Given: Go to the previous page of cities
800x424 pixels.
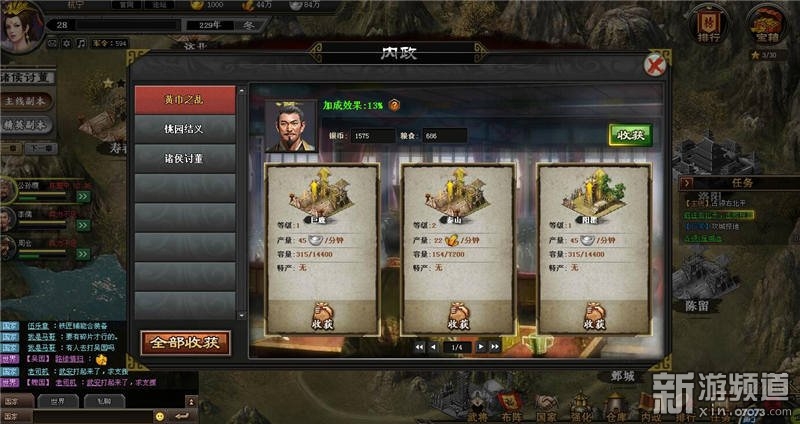Looking at the screenshot, I should pos(433,347).
